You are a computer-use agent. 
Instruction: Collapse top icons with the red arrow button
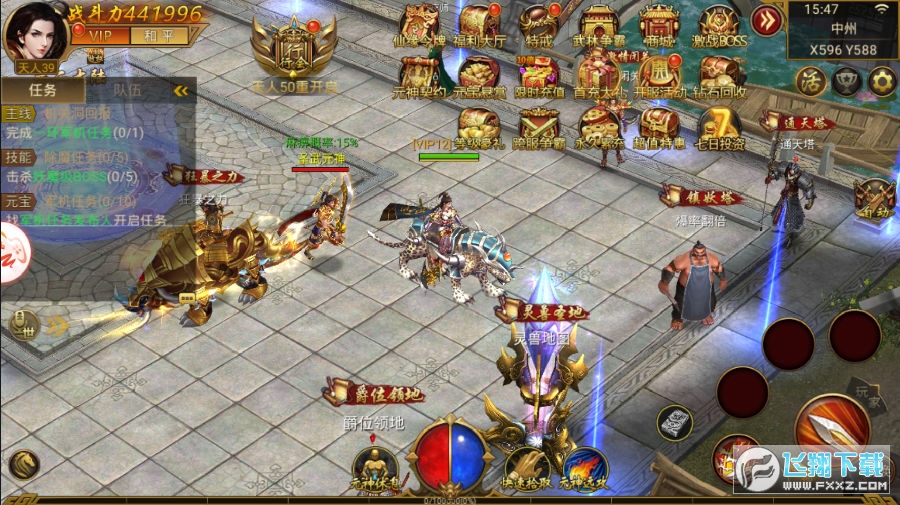767,20
